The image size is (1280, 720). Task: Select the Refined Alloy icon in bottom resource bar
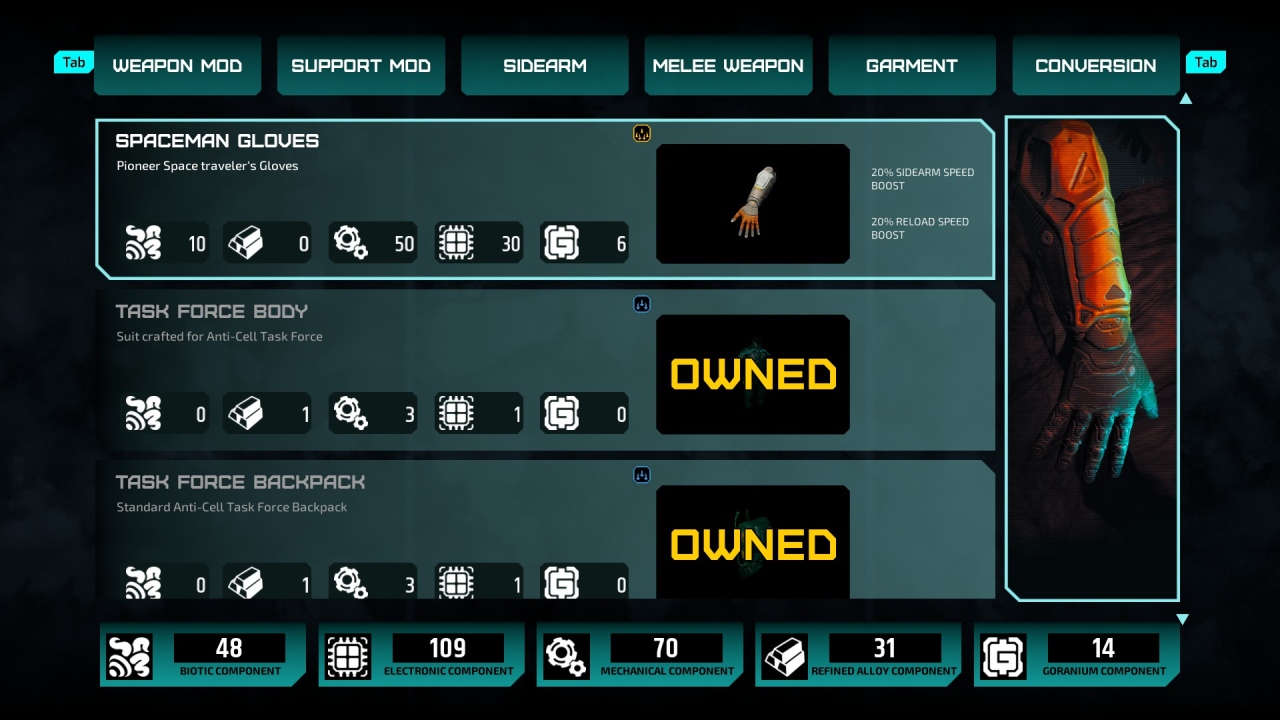785,655
